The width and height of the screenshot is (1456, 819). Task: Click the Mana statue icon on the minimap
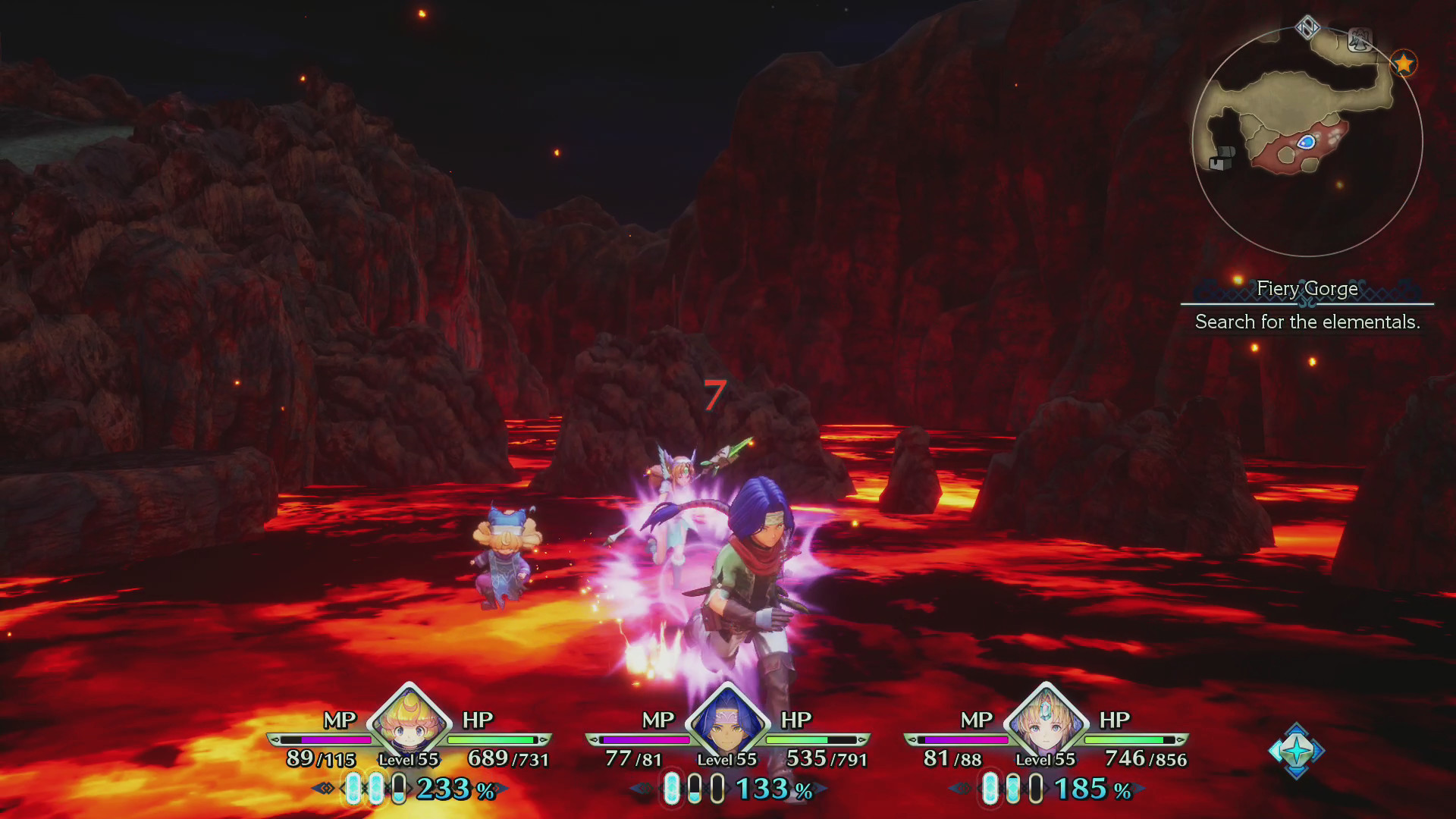pos(1360,39)
